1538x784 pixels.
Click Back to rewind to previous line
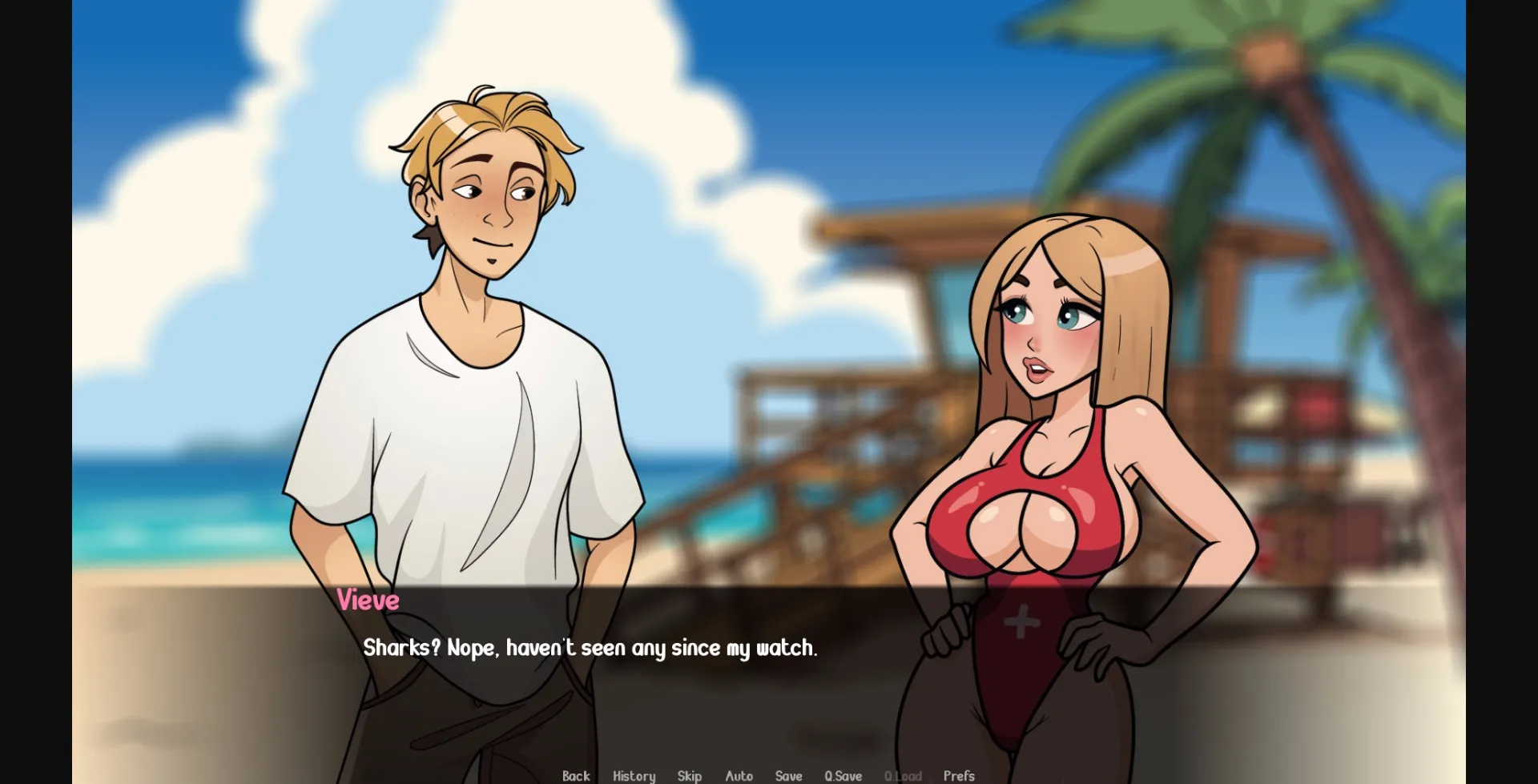point(576,775)
